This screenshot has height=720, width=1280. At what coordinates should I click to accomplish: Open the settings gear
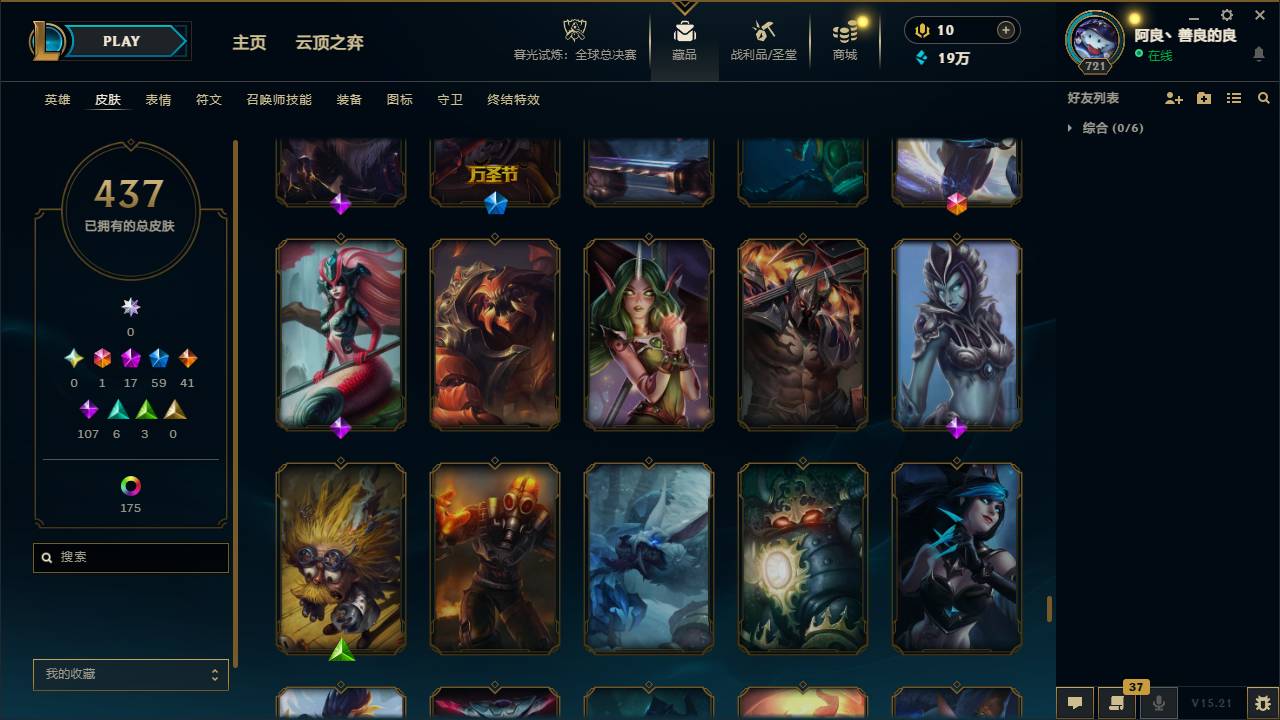1225,16
